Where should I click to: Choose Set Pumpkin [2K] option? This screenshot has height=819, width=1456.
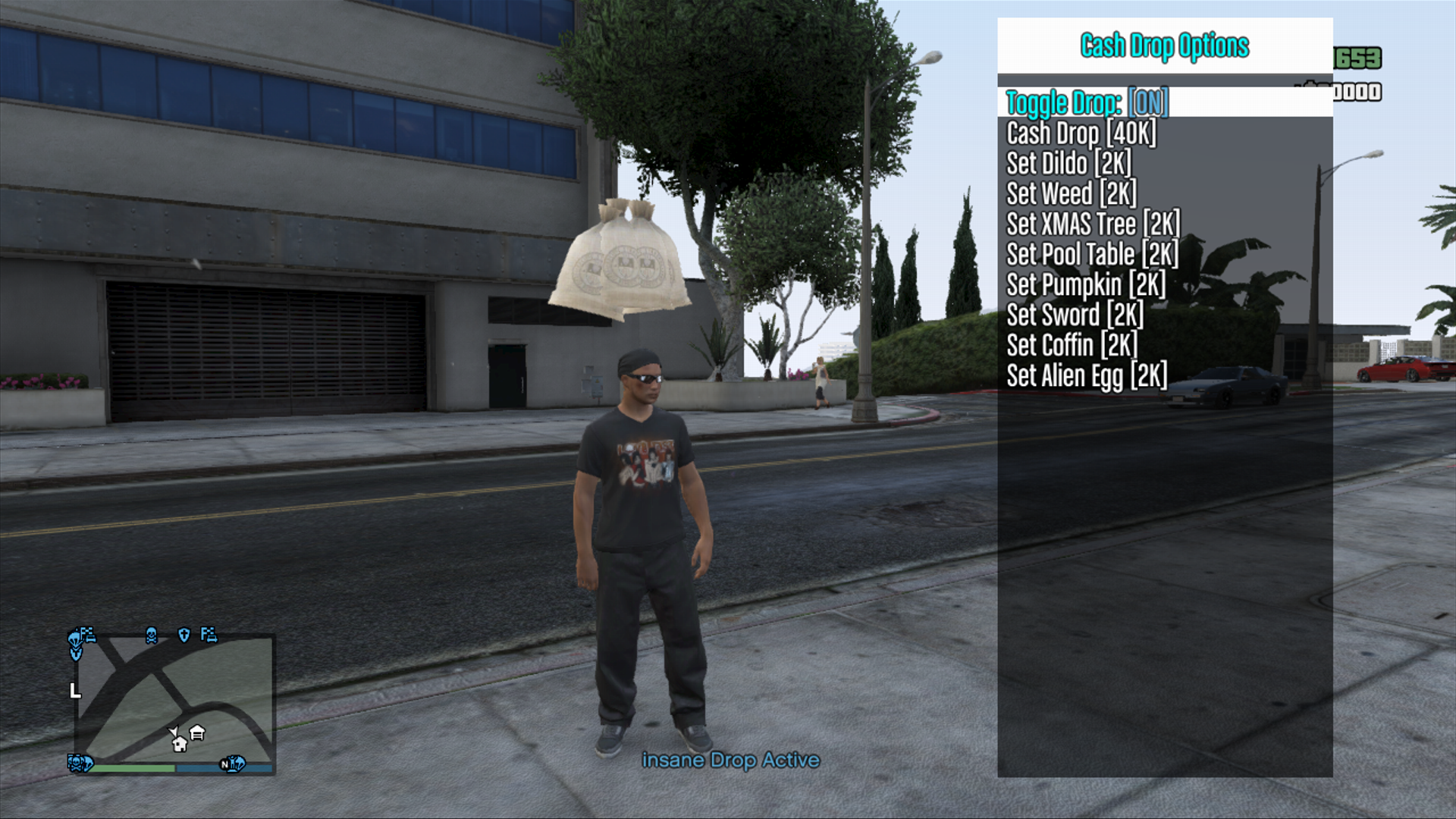pyautogui.click(x=1085, y=285)
